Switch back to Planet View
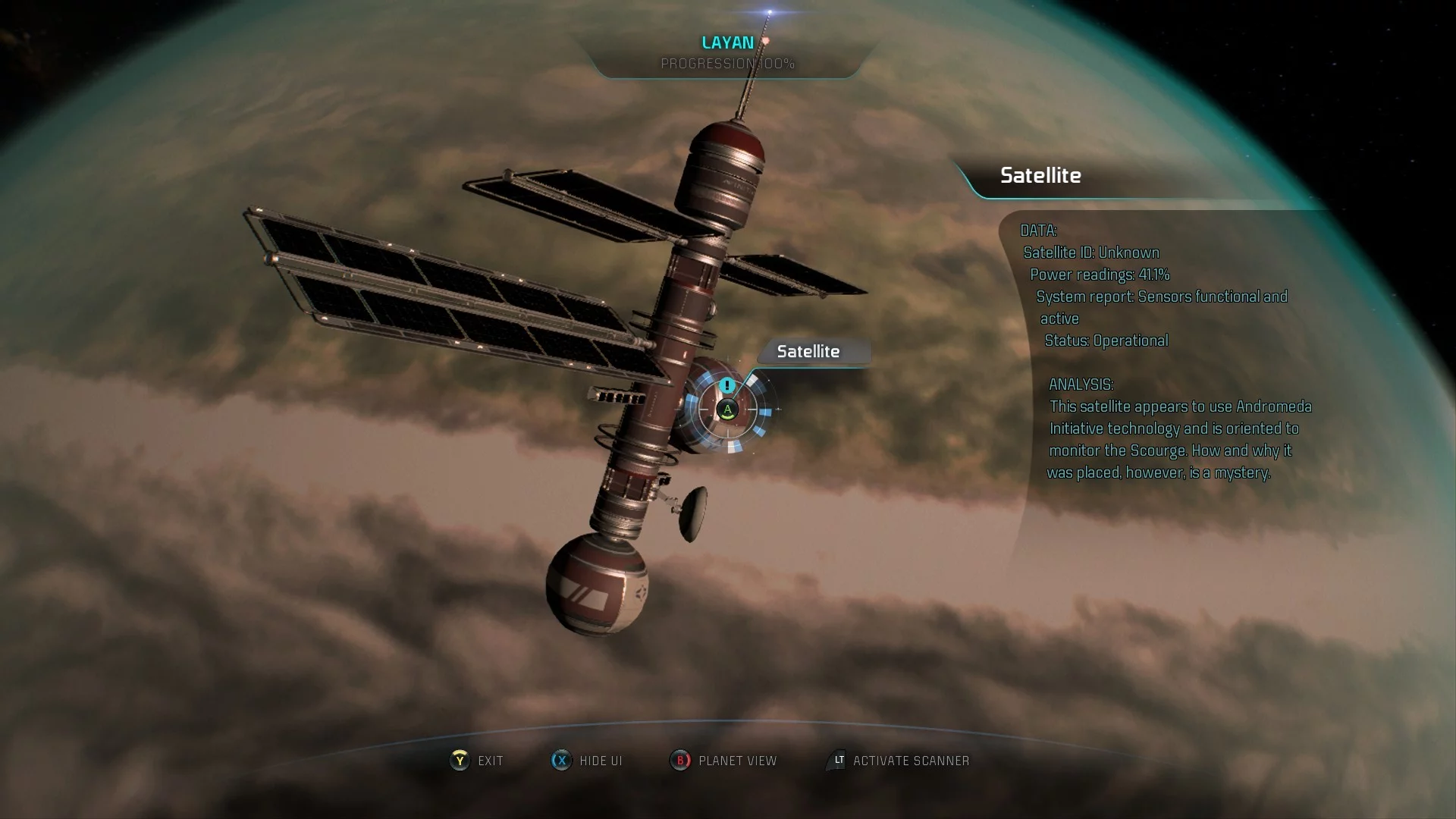The image size is (1456, 819). pos(724,761)
